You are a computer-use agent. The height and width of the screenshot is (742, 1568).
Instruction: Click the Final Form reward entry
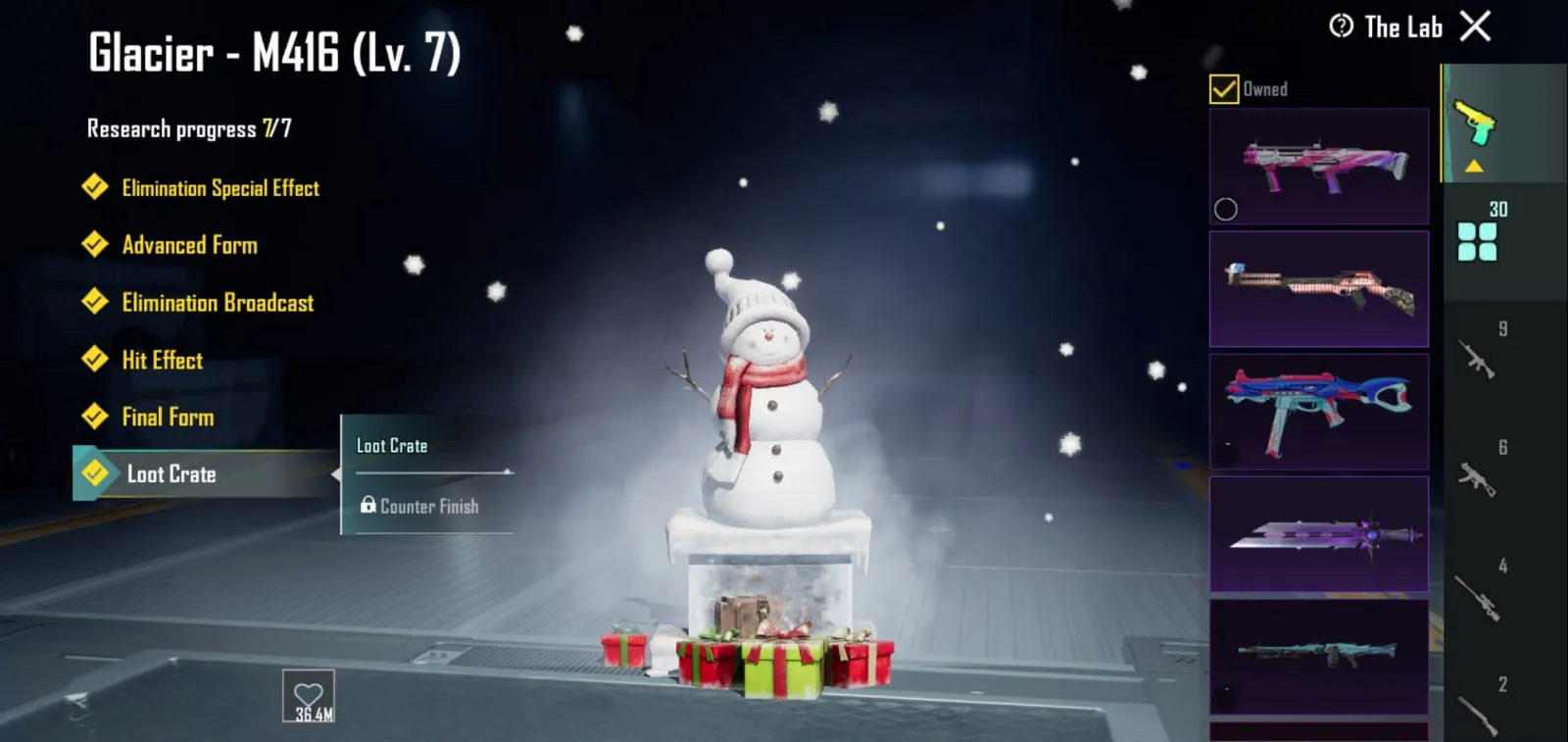[170, 417]
